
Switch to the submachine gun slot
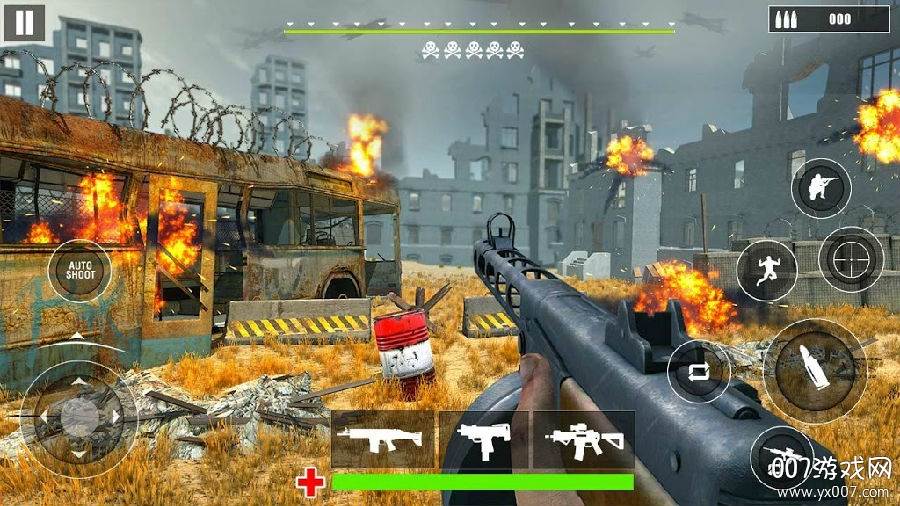coord(484,440)
